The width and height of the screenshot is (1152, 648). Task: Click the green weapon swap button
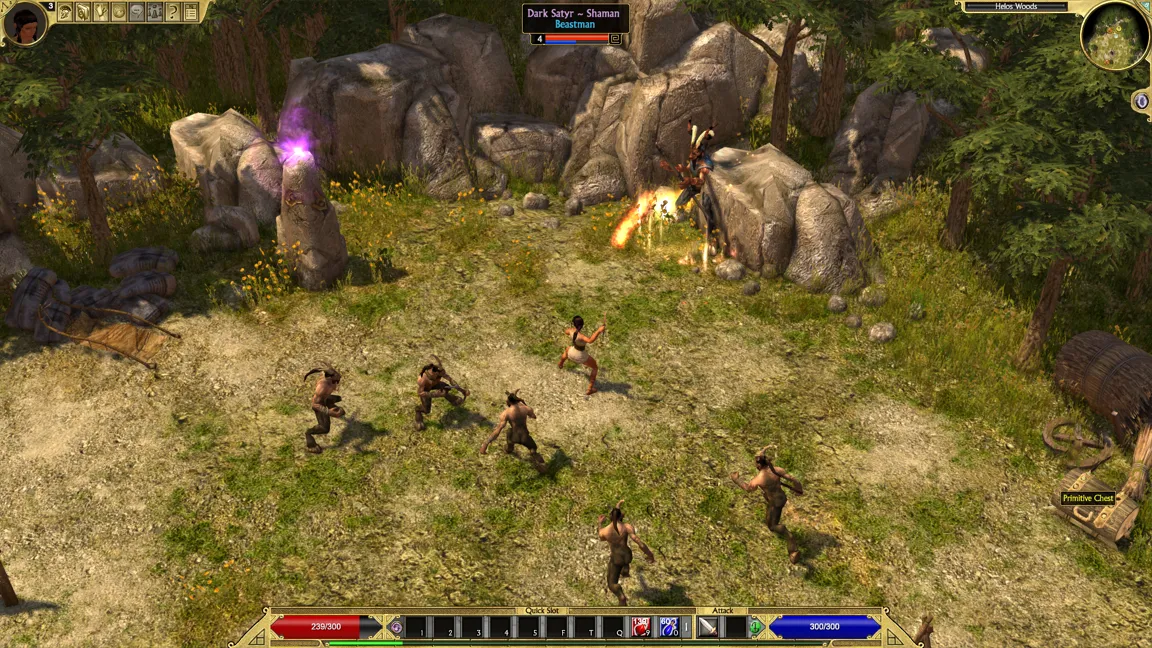pyautogui.click(x=756, y=628)
